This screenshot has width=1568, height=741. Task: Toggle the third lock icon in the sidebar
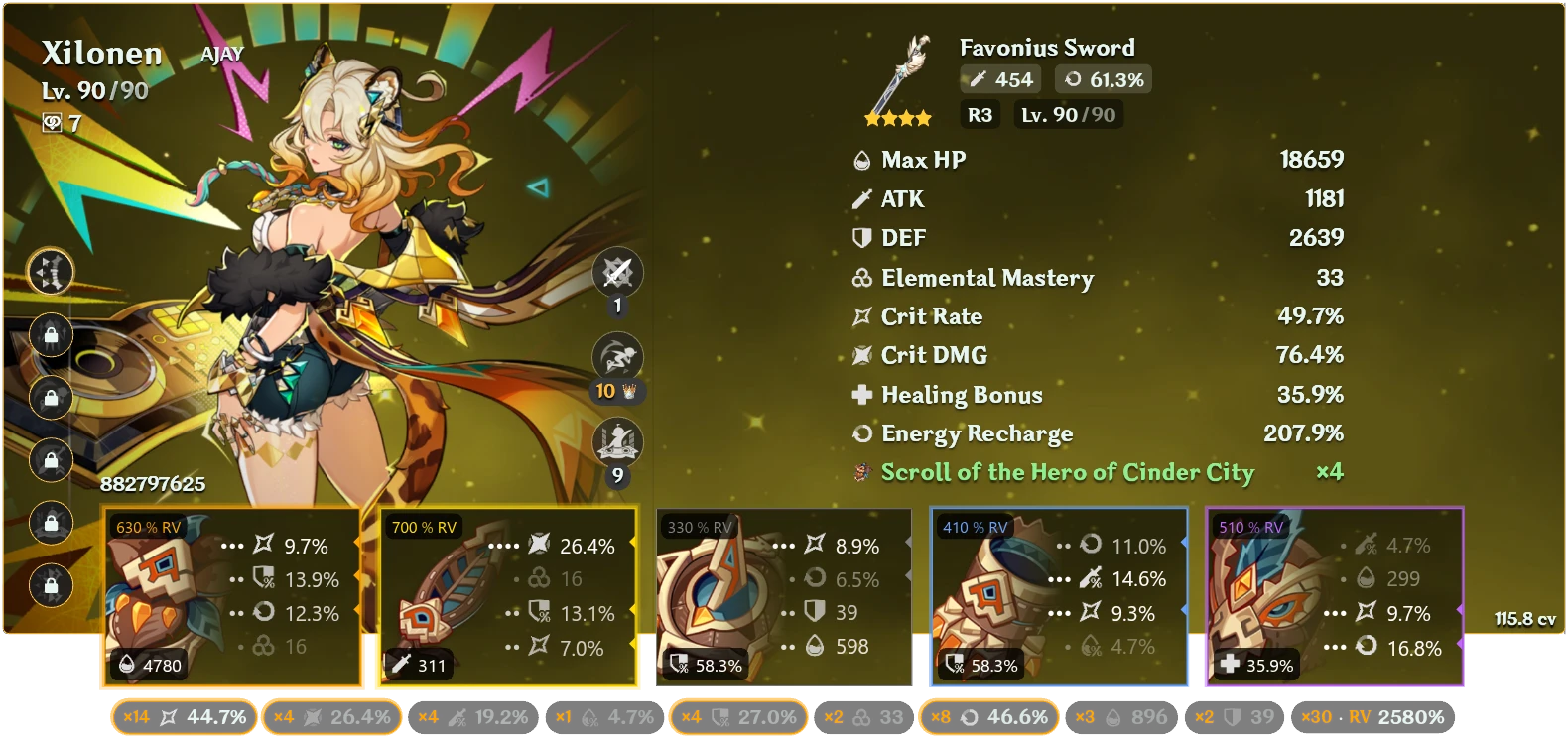pos(49,460)
